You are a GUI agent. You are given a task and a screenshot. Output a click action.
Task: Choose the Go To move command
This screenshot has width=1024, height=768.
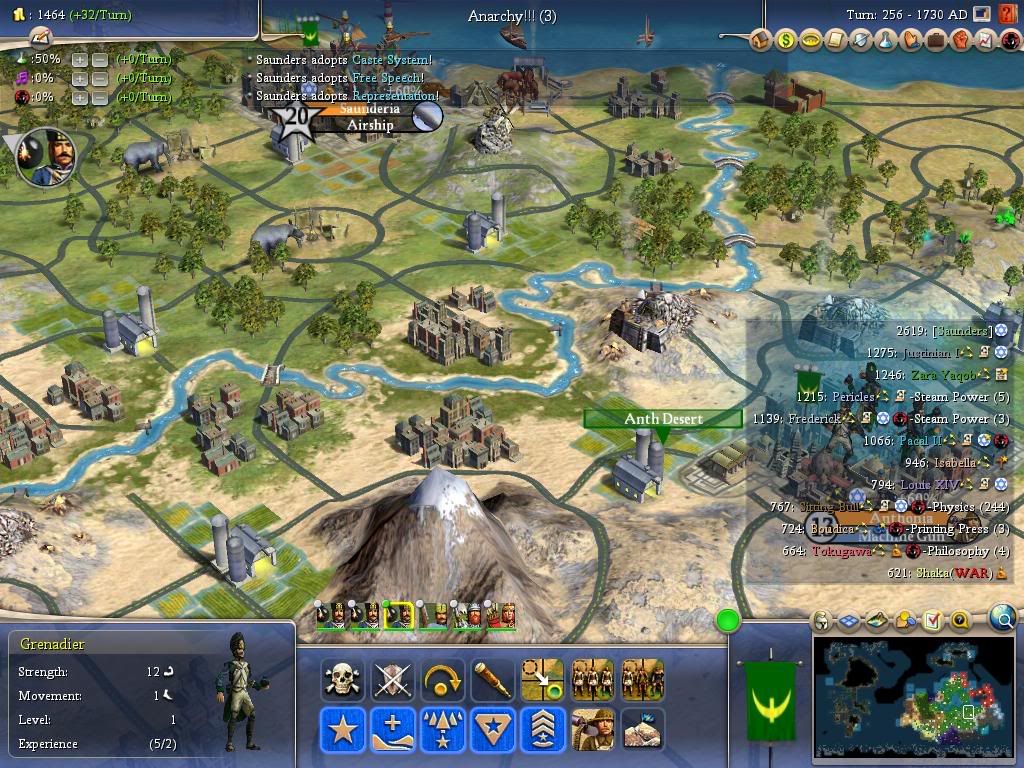coord(542,681)
